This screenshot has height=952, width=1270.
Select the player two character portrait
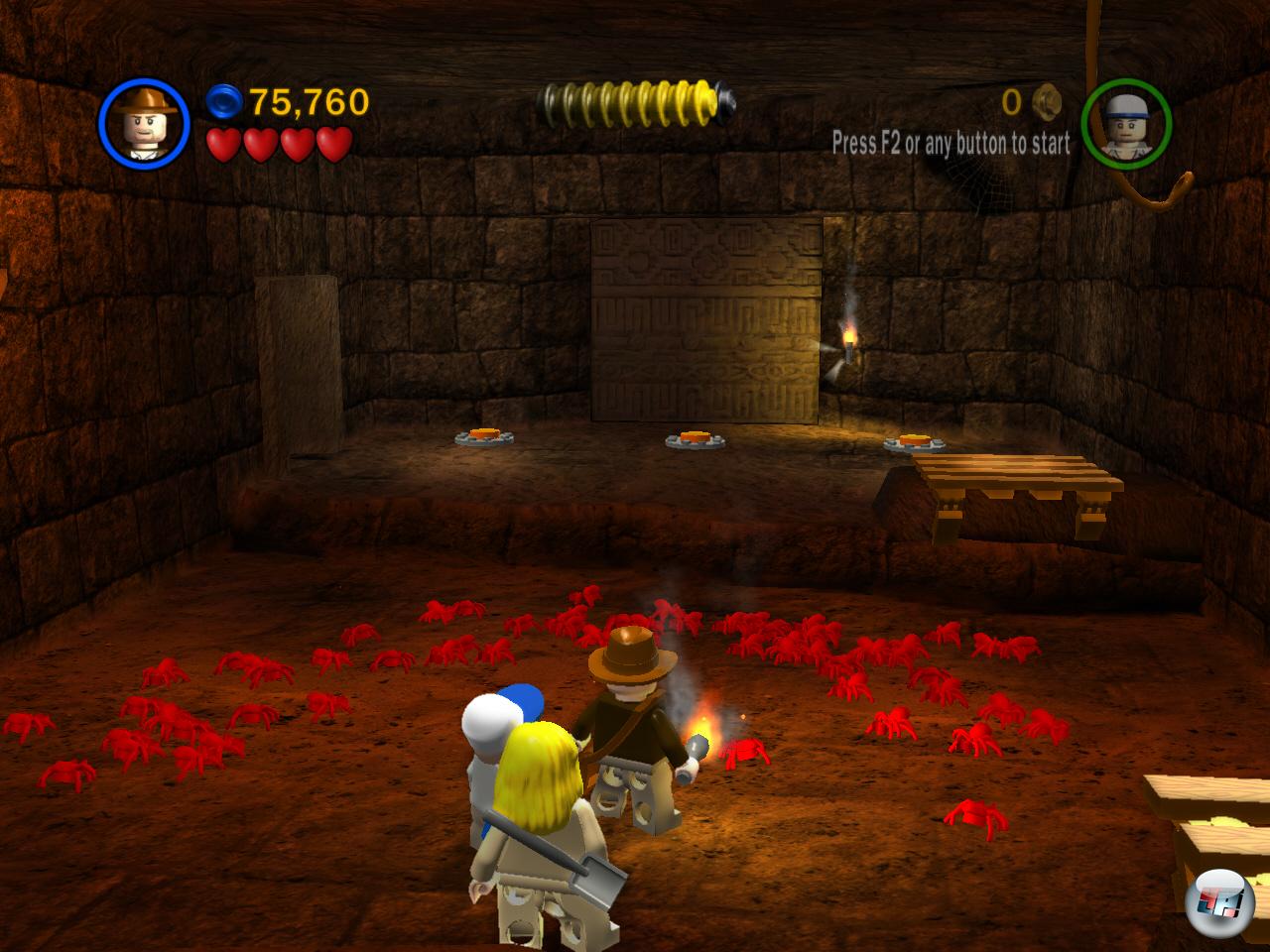(x=1126, y=124)
